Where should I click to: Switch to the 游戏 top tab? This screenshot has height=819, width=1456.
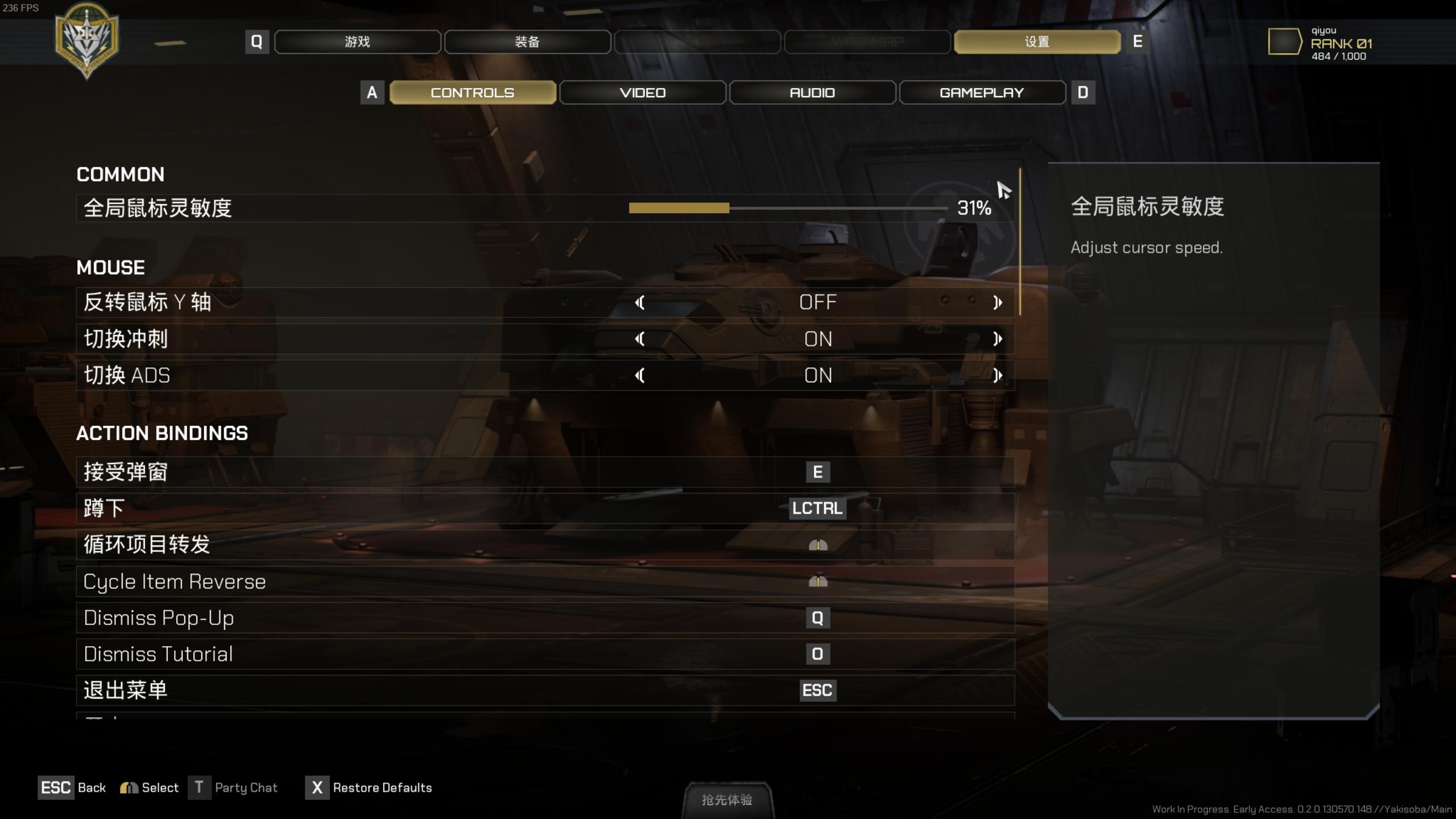pos(357,42)
